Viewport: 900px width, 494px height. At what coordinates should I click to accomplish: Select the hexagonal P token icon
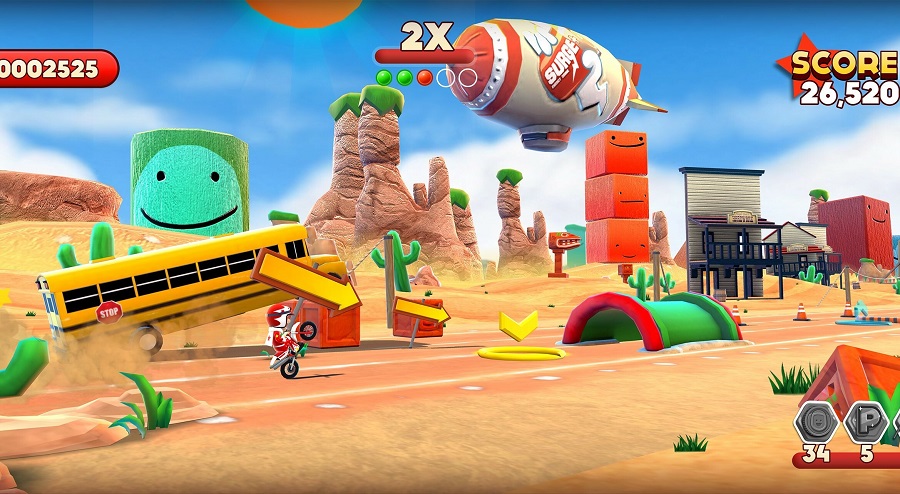pyautogui.click(x=866, y=422)
